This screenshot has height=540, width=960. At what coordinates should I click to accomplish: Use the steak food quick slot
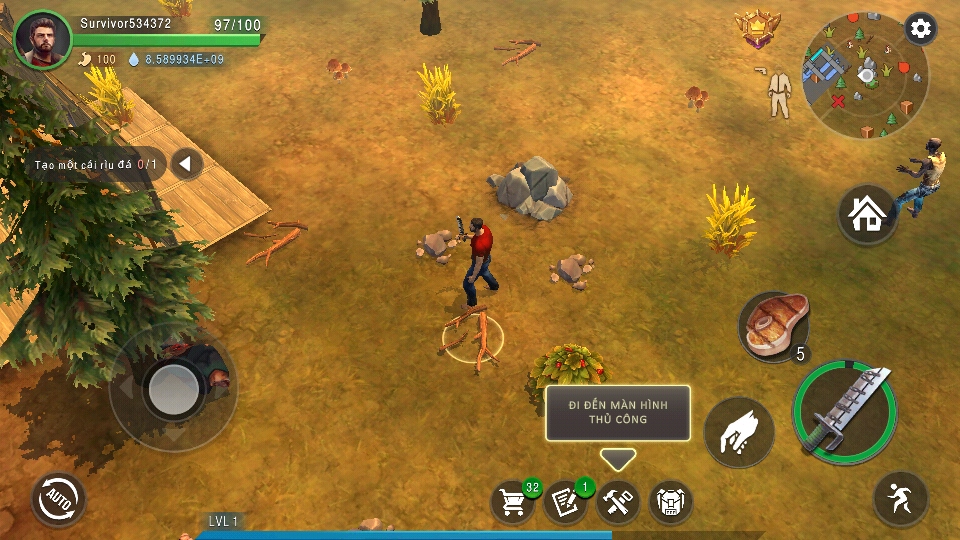[x=773, y=326]
